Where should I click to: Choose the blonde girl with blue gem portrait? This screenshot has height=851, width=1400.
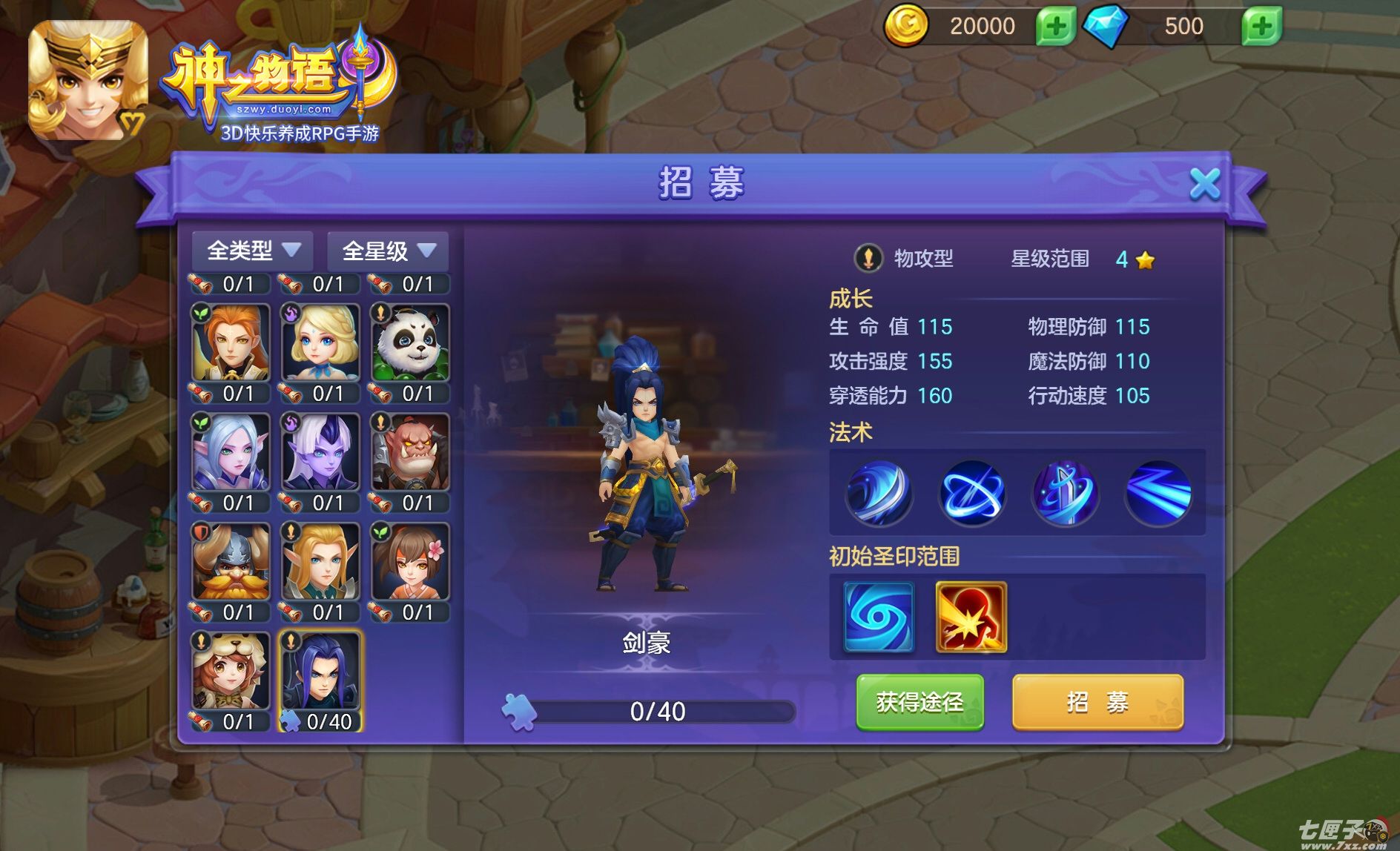(320, 342)
